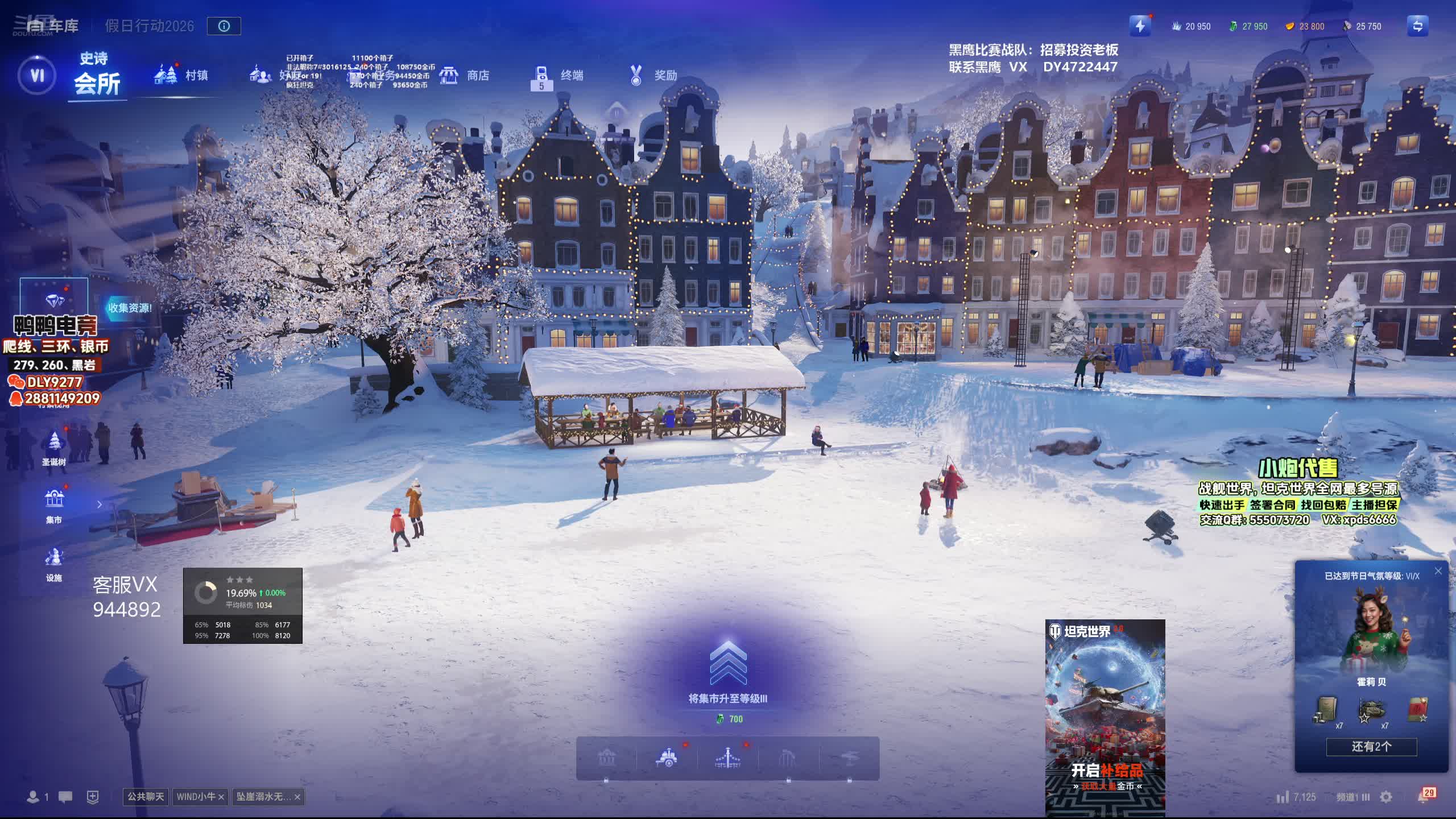Click the 开启补给品 supply ad banner
This screenshot has width=1456, height=819.
pyautogui.click(x=1105, y=718)
